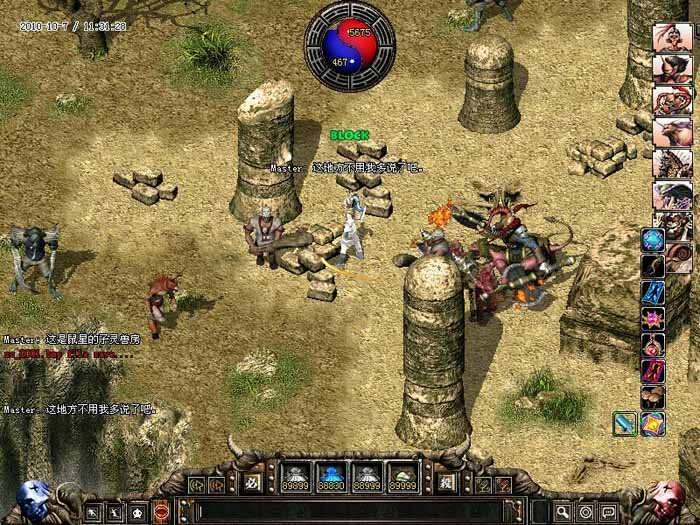
Task: Use the blue scroll card skill
Action: click(x=653, y=292)
